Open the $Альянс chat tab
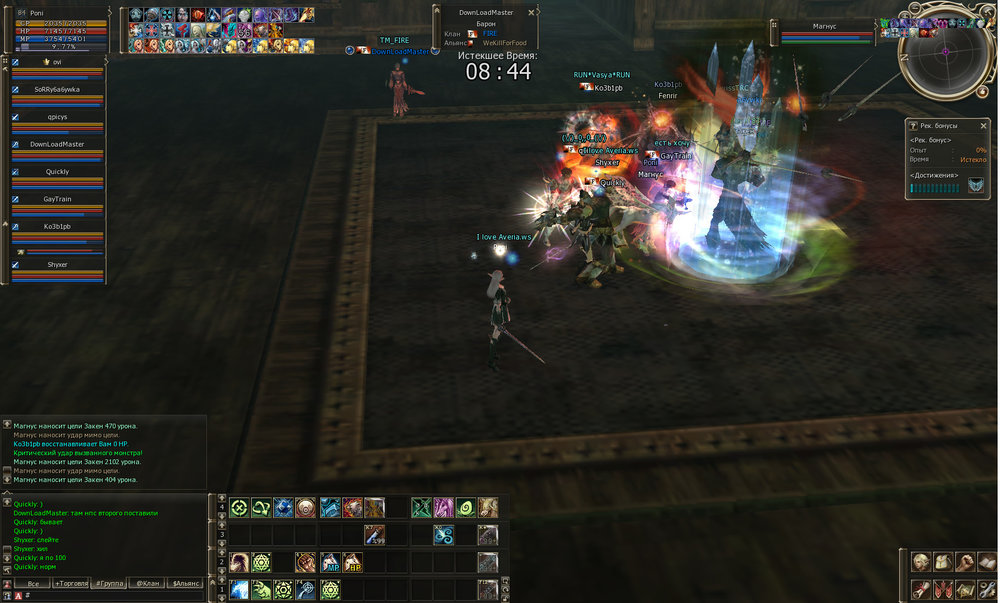Image resolution: width=1000 pixels, height=603 pixels. [x=185, y=582]
